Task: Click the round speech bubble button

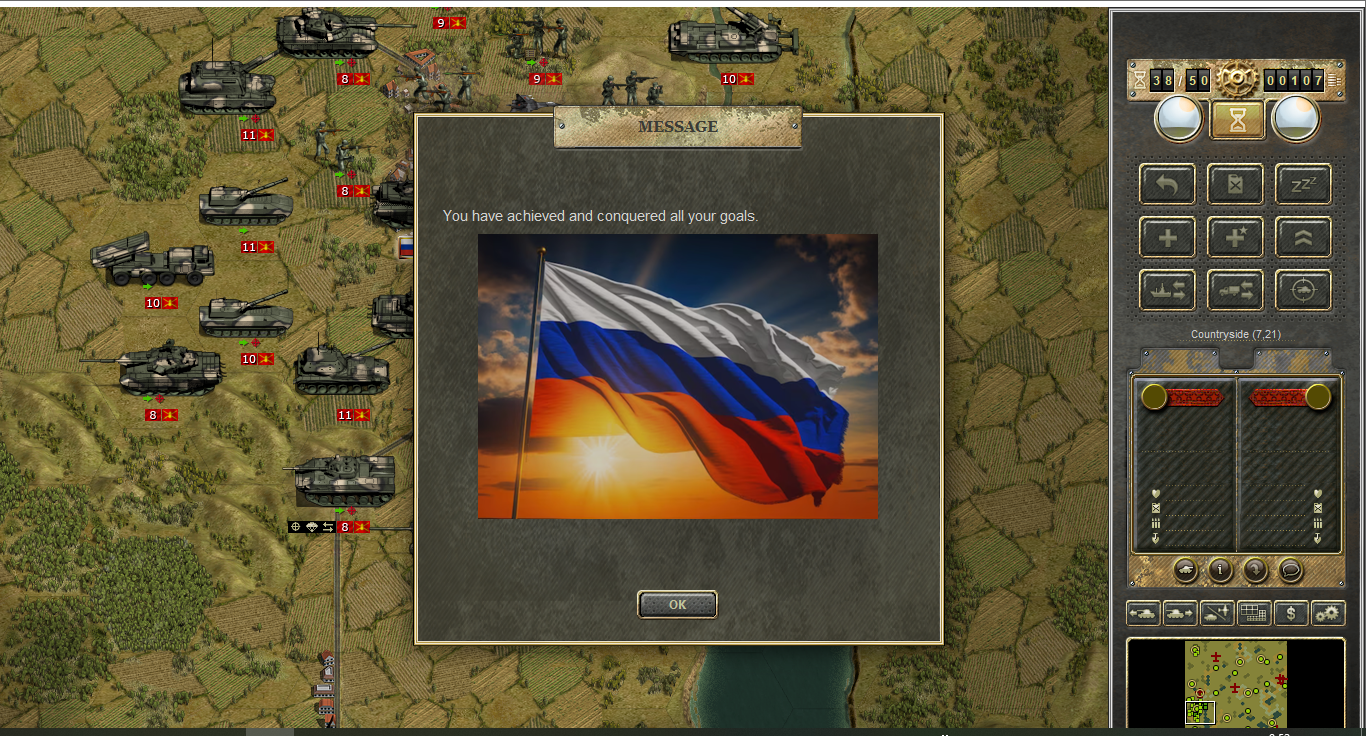Action: [1291, 570]
